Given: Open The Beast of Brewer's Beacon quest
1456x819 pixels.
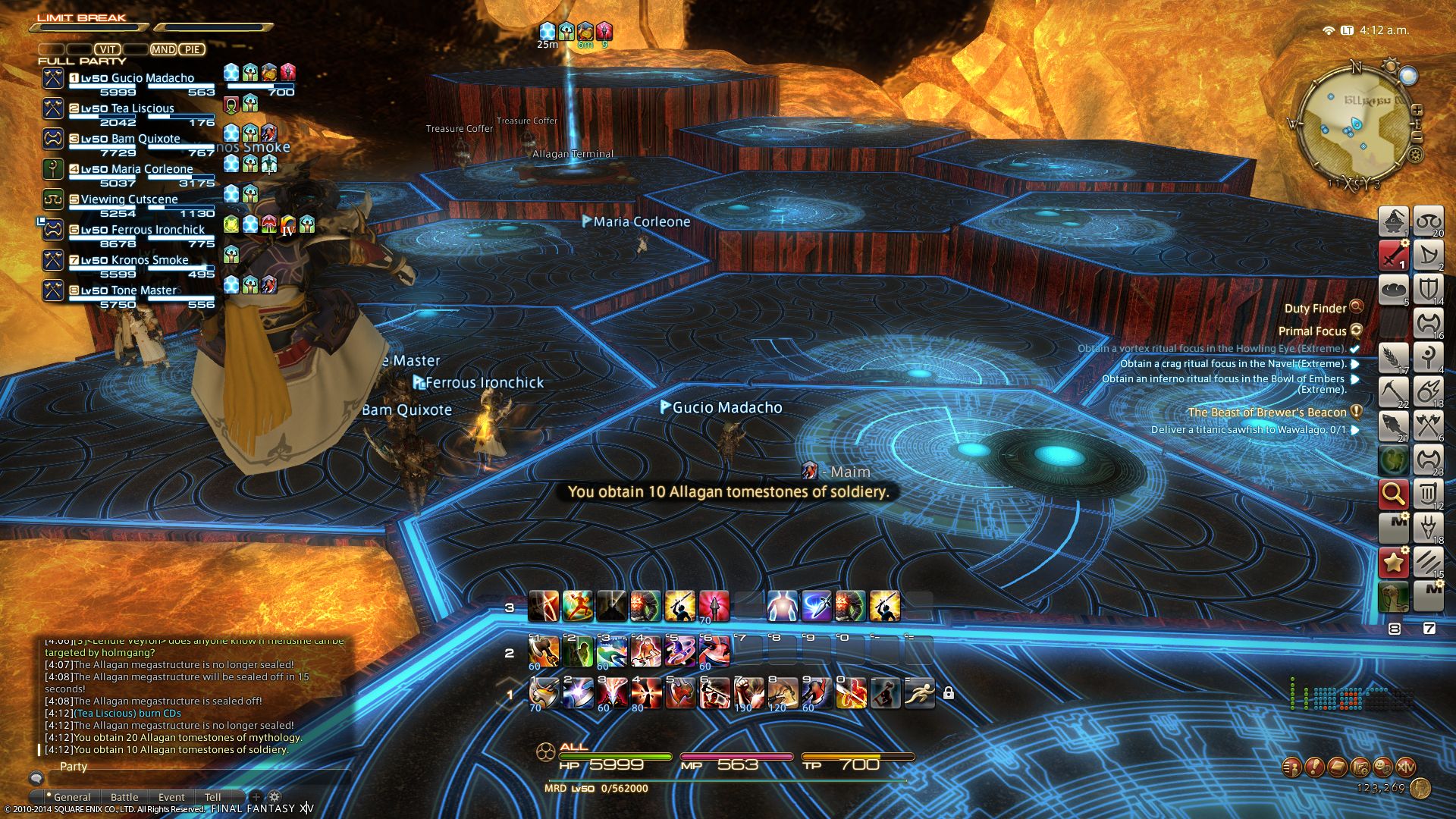Looking at the screenshot, I should click(1267, 413).
